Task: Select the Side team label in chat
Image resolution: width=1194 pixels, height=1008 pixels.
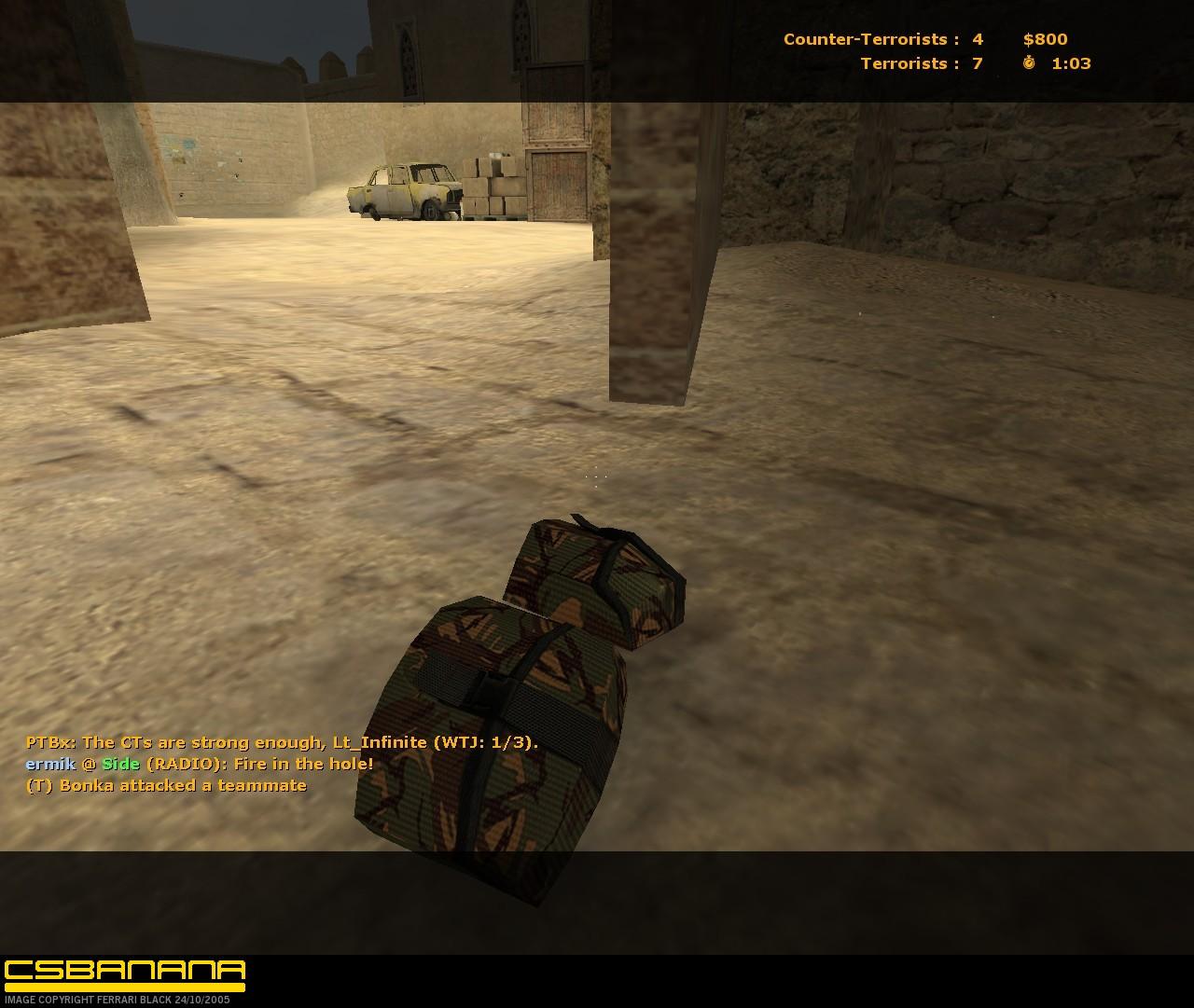Action: click(122, 763)
